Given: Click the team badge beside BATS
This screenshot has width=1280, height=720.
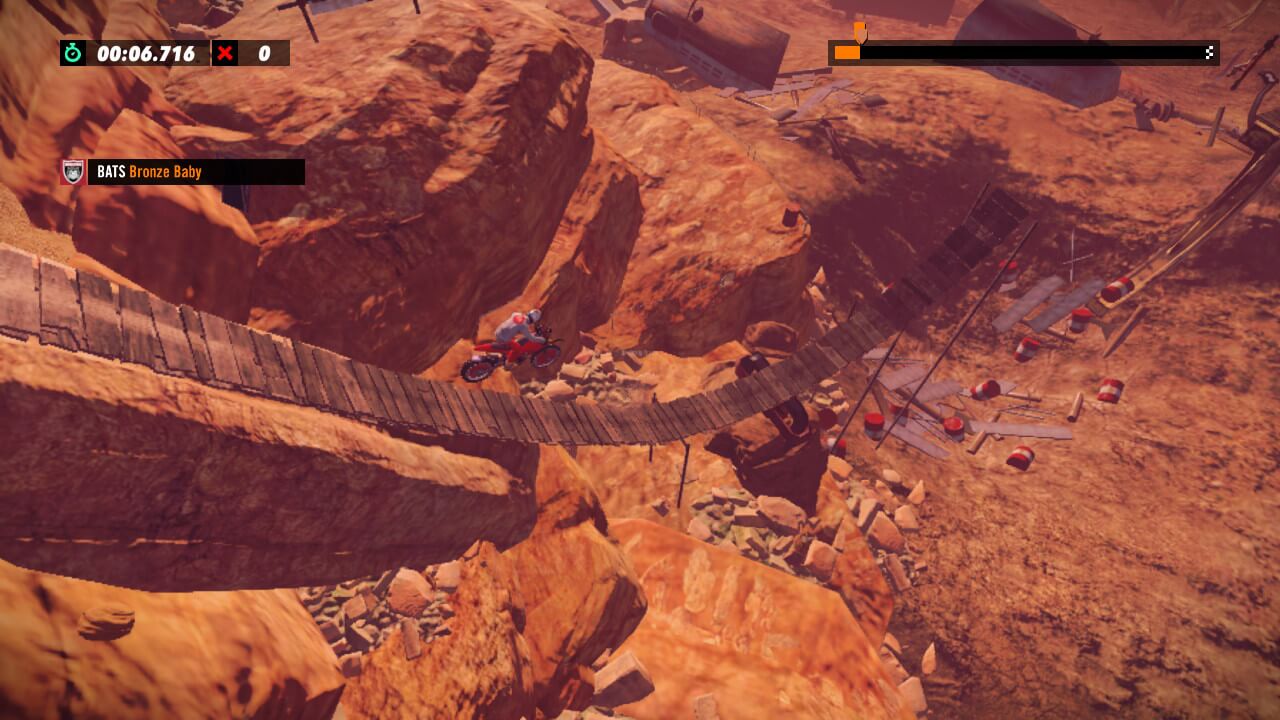Looking at the screenshot, I should [73, 172].
